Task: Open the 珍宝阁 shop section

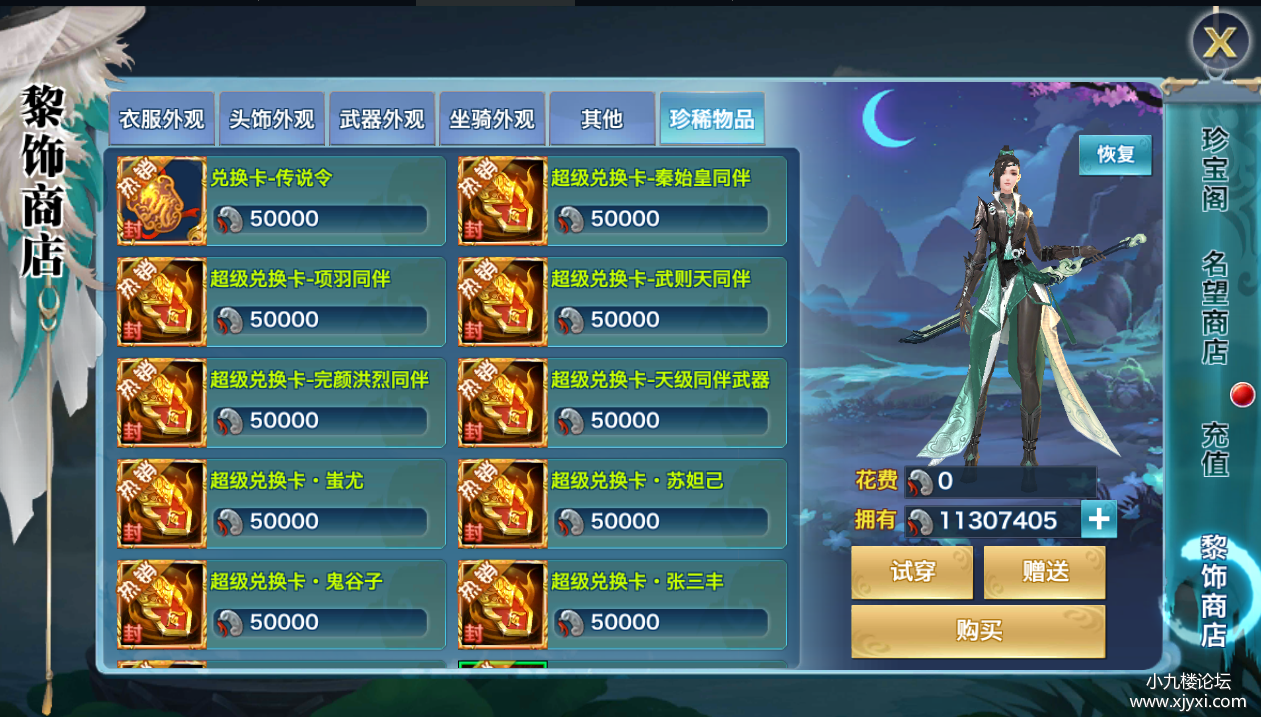Action: tap(1214, 169)
